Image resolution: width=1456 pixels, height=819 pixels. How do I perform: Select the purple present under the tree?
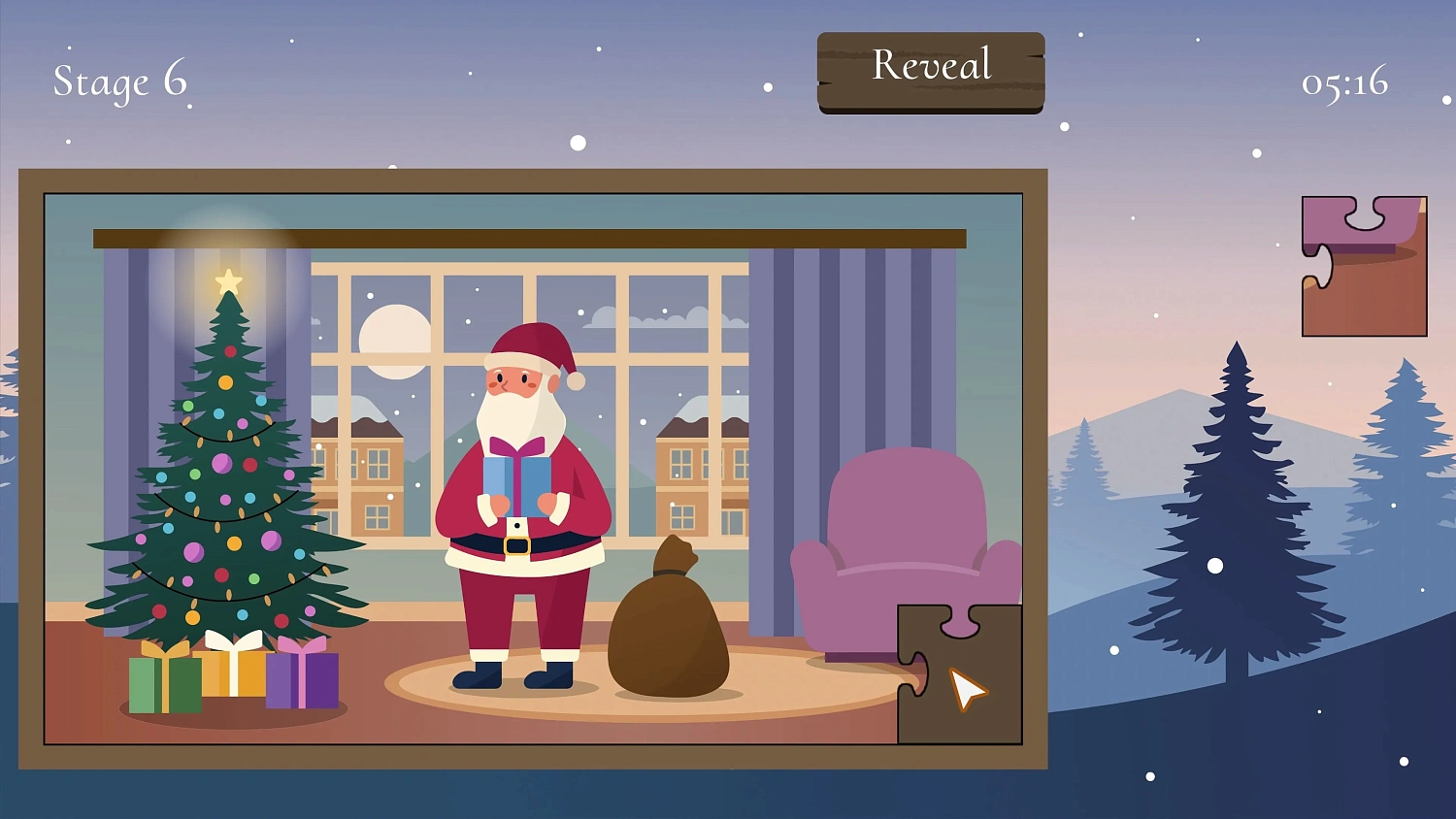pos(304,679)
